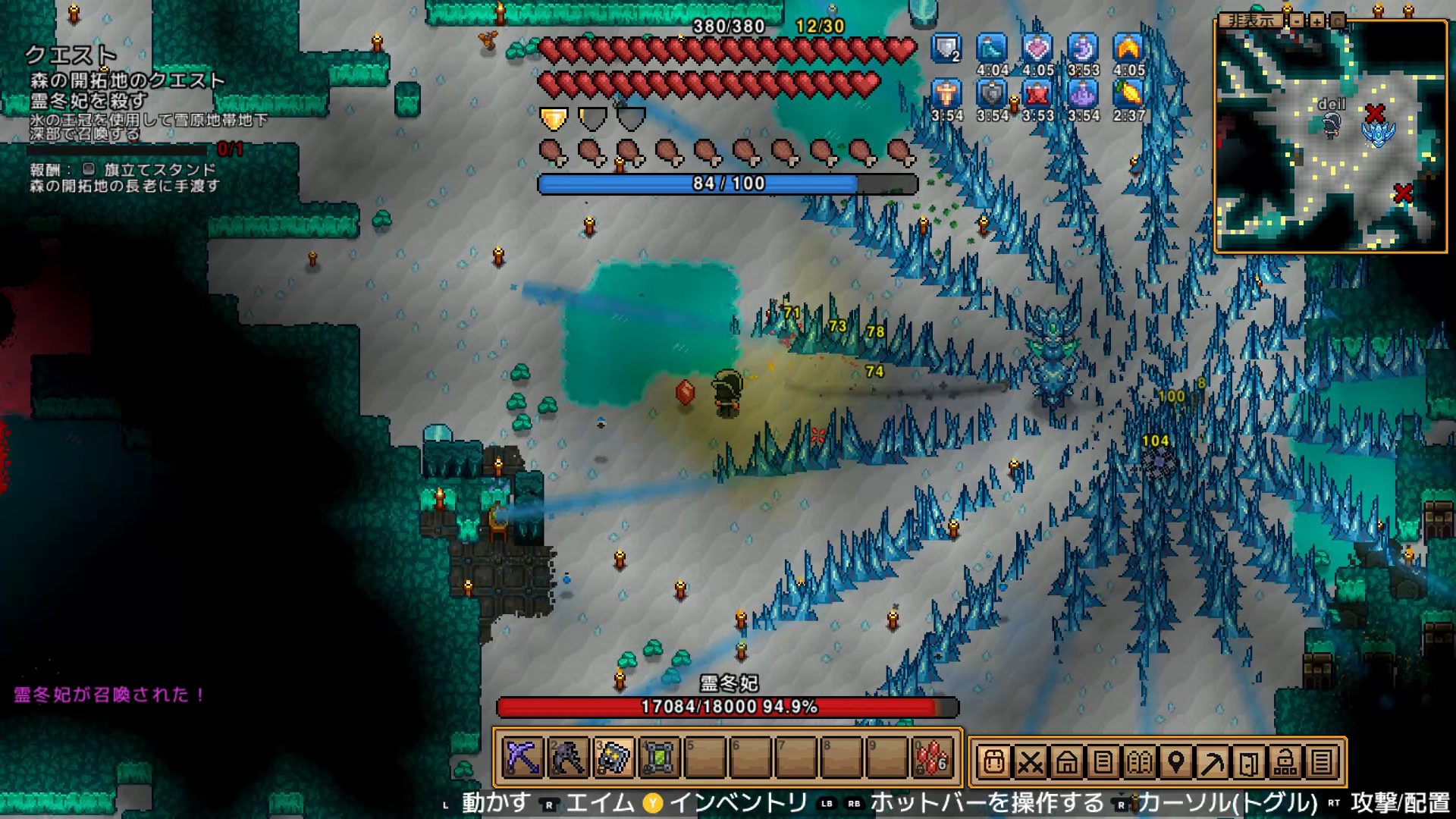Click the padlock icon toolbar button
Image resolution: width=1456 pixels, height=819 pixels.
pos(1285,762)
